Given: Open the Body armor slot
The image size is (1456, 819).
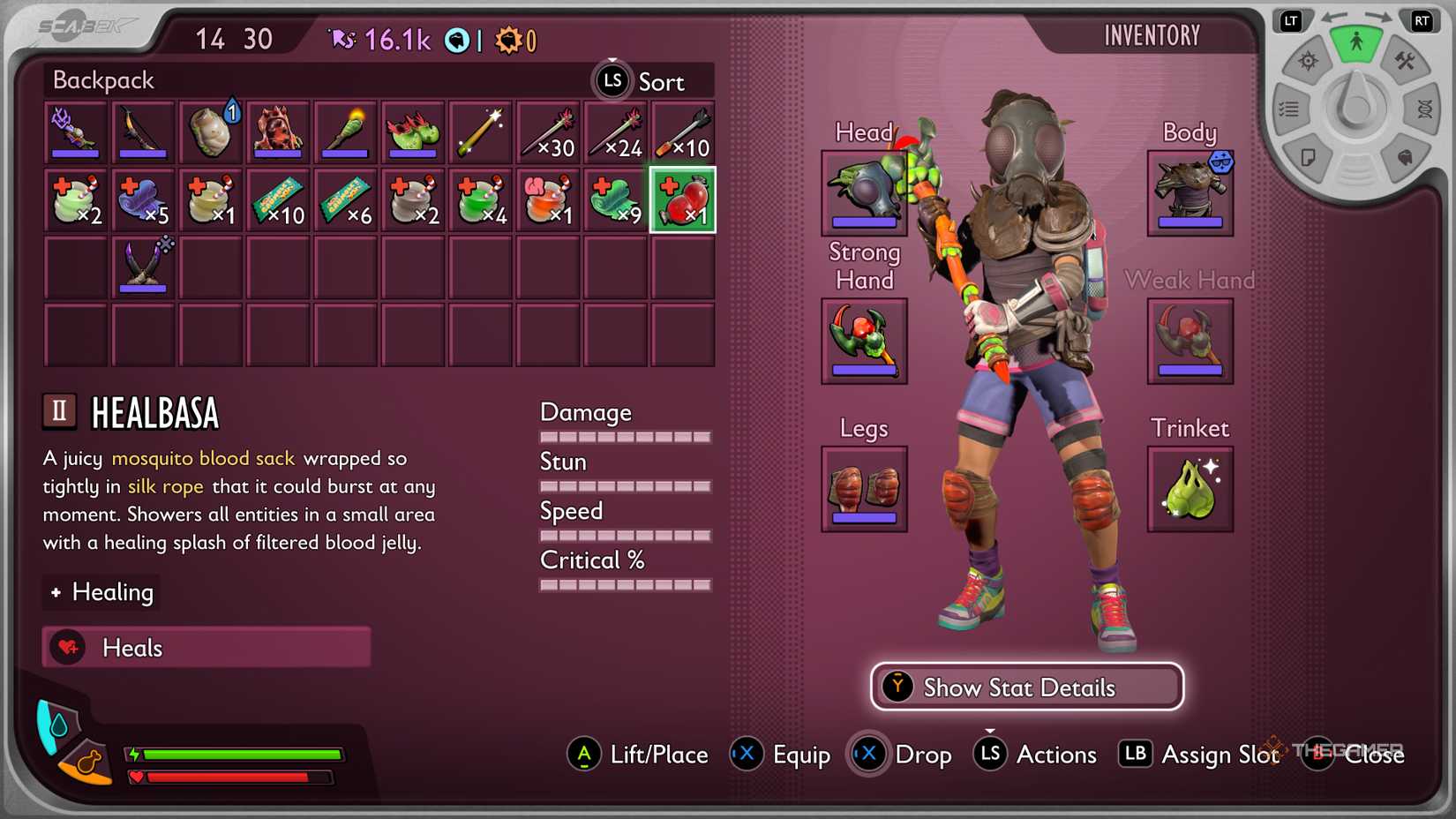Looking at the screenshot, I should click(1190, 192).
